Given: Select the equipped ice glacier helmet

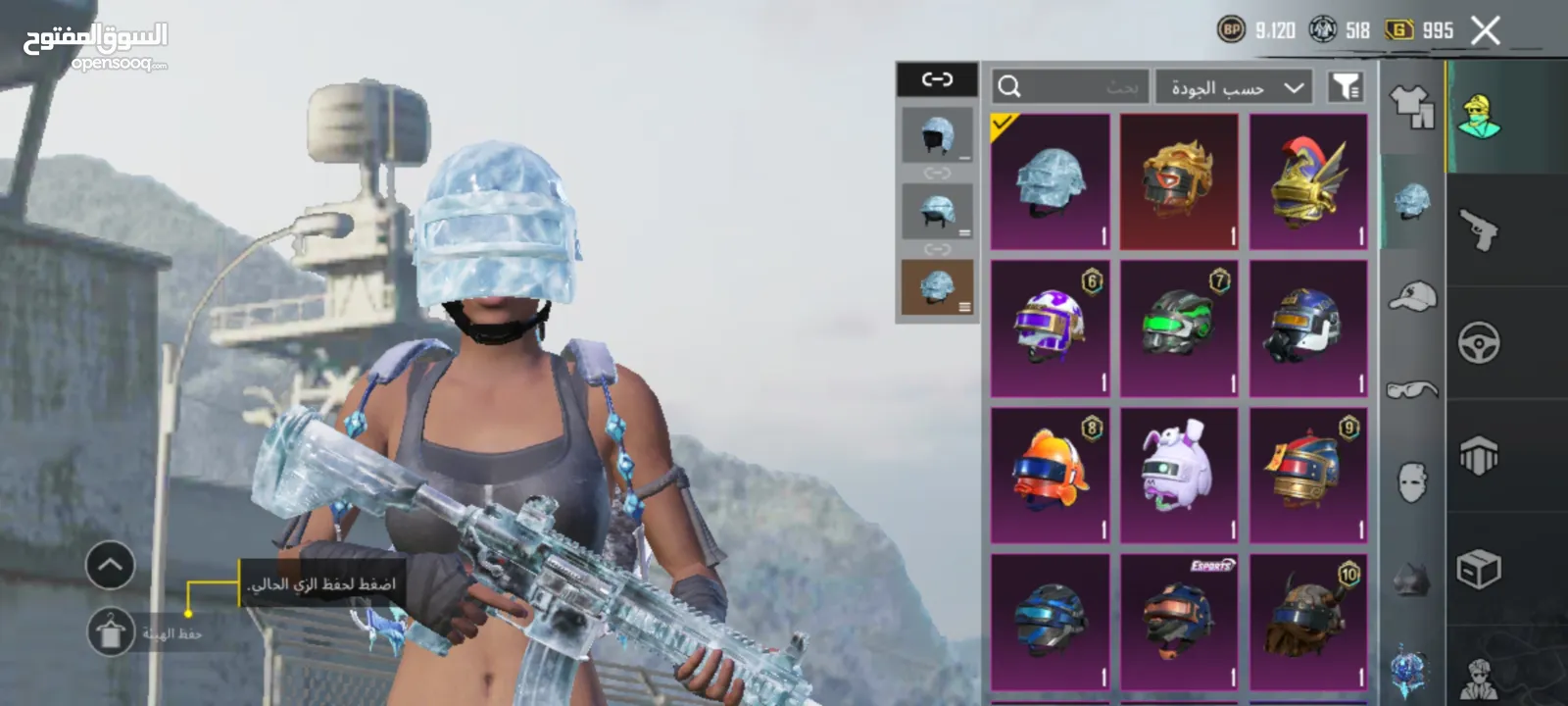Looking at the screenshot, I should point(1050,181).
